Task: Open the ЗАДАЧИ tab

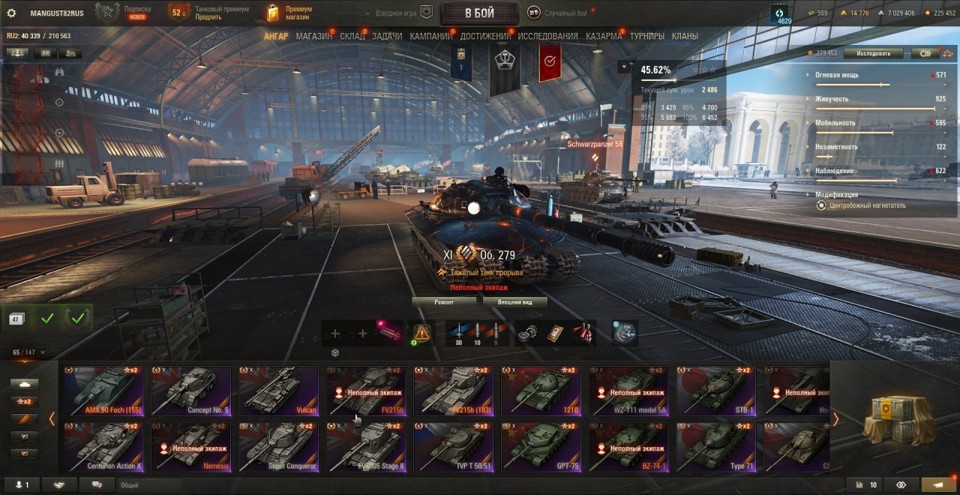Action: [x=387, y=36]
